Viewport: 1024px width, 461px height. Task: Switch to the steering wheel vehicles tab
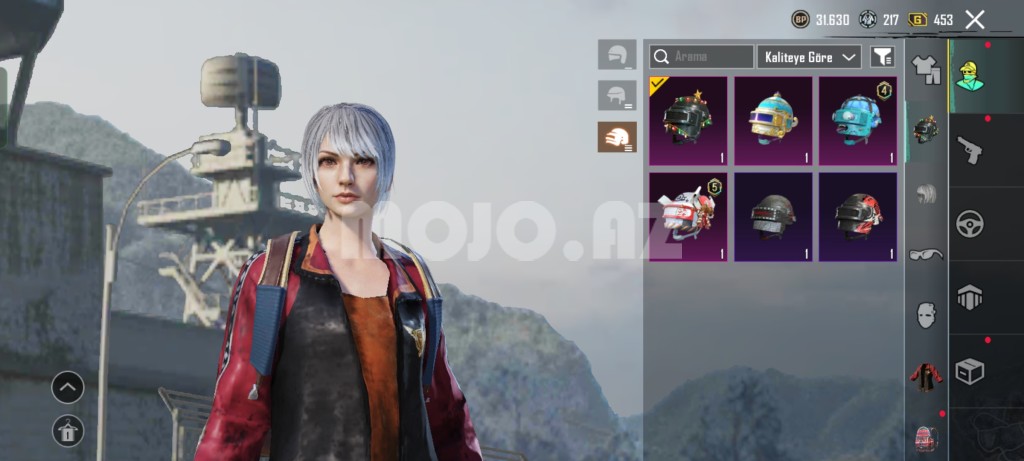click(x=969, y=223)
